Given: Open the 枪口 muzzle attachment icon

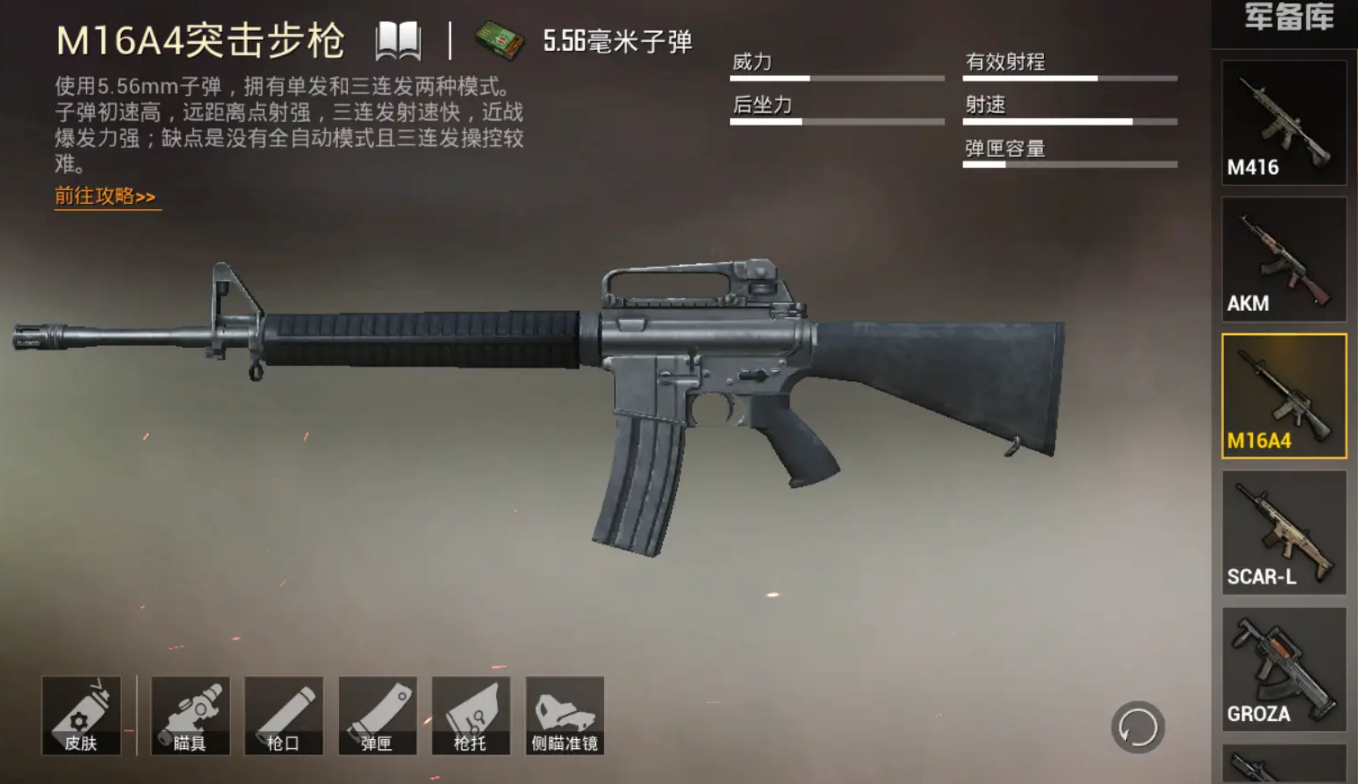Looking at the screenshot, I should coord(283,714).
